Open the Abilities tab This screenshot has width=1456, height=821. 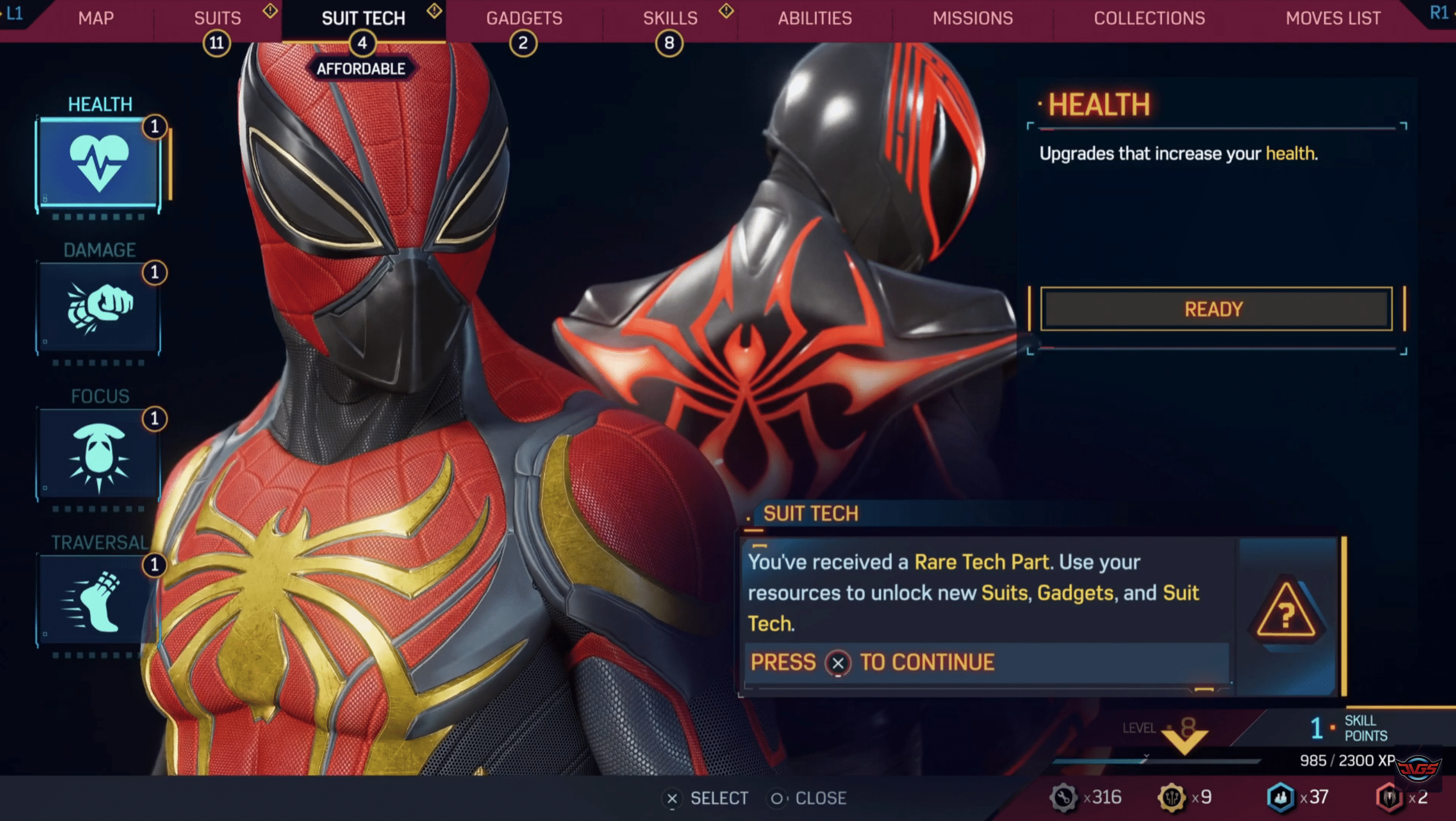tap(815, 18)
